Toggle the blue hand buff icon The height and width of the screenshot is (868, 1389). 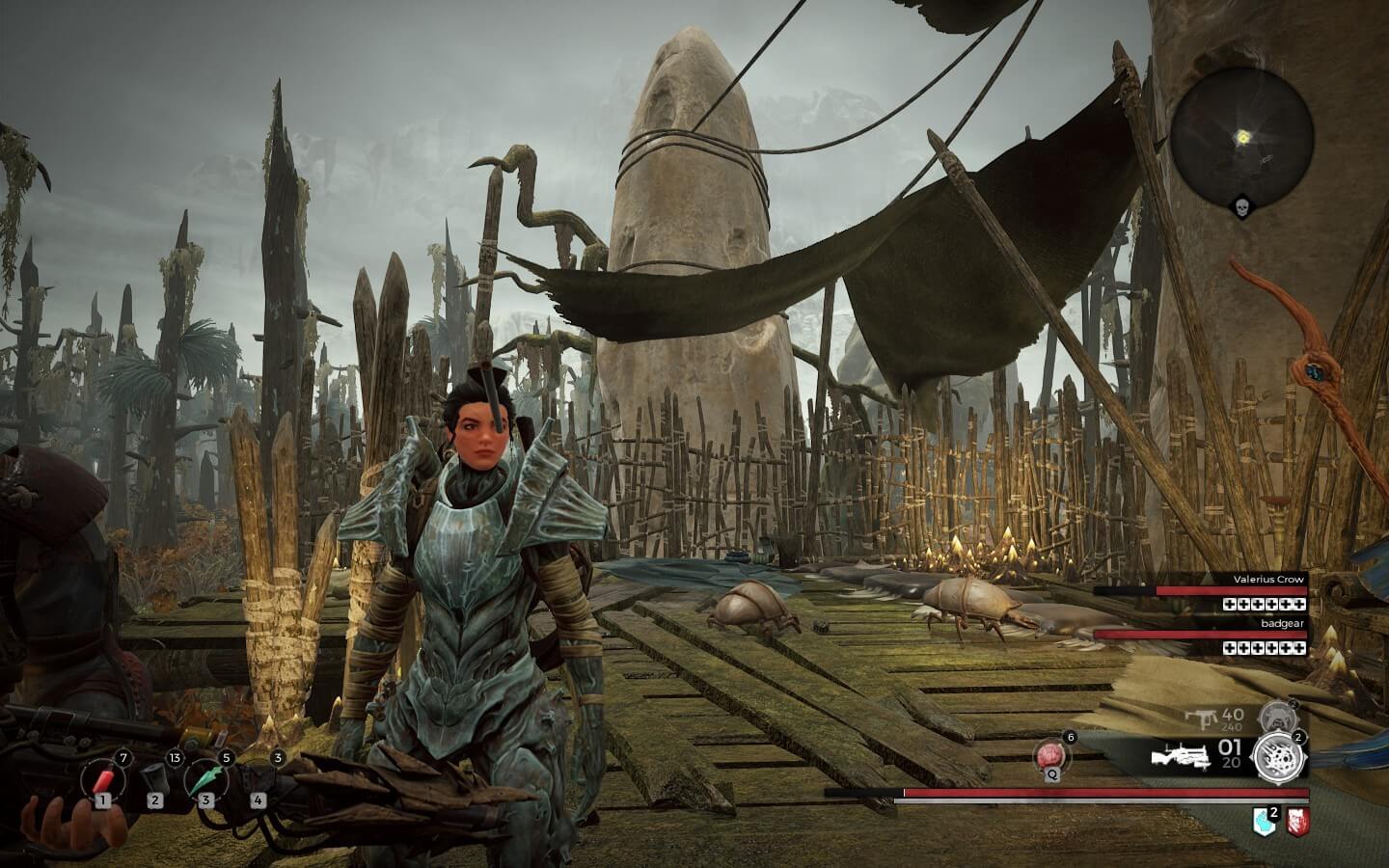click(1266, 824)
